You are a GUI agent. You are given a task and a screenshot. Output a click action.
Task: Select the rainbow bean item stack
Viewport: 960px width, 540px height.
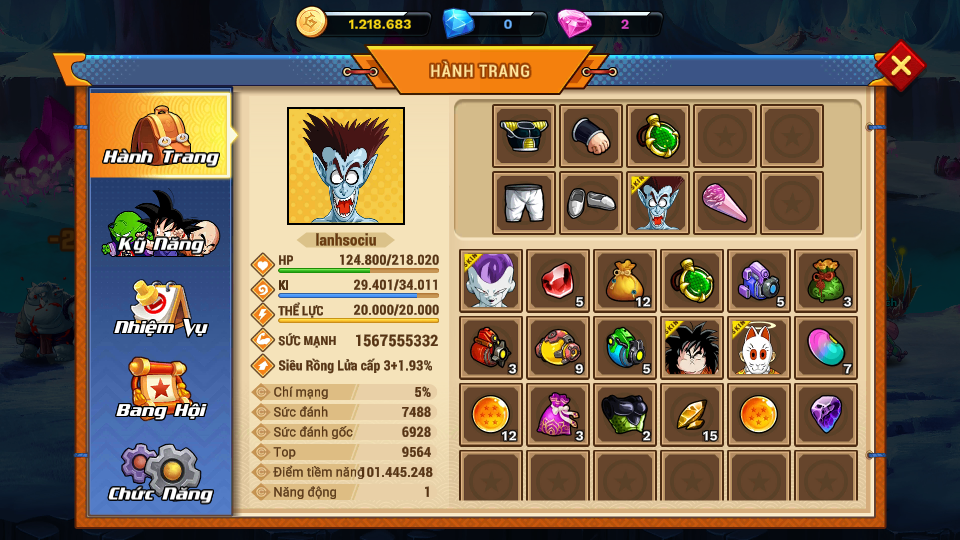pyautogui.click(x=826, y=348)
